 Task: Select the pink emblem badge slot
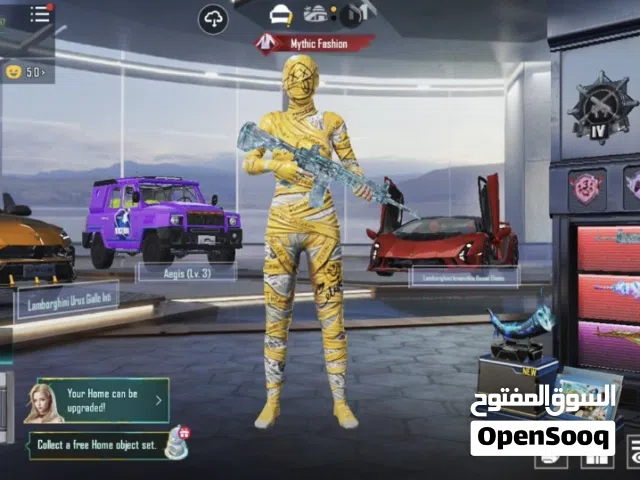tap(586, 188)
